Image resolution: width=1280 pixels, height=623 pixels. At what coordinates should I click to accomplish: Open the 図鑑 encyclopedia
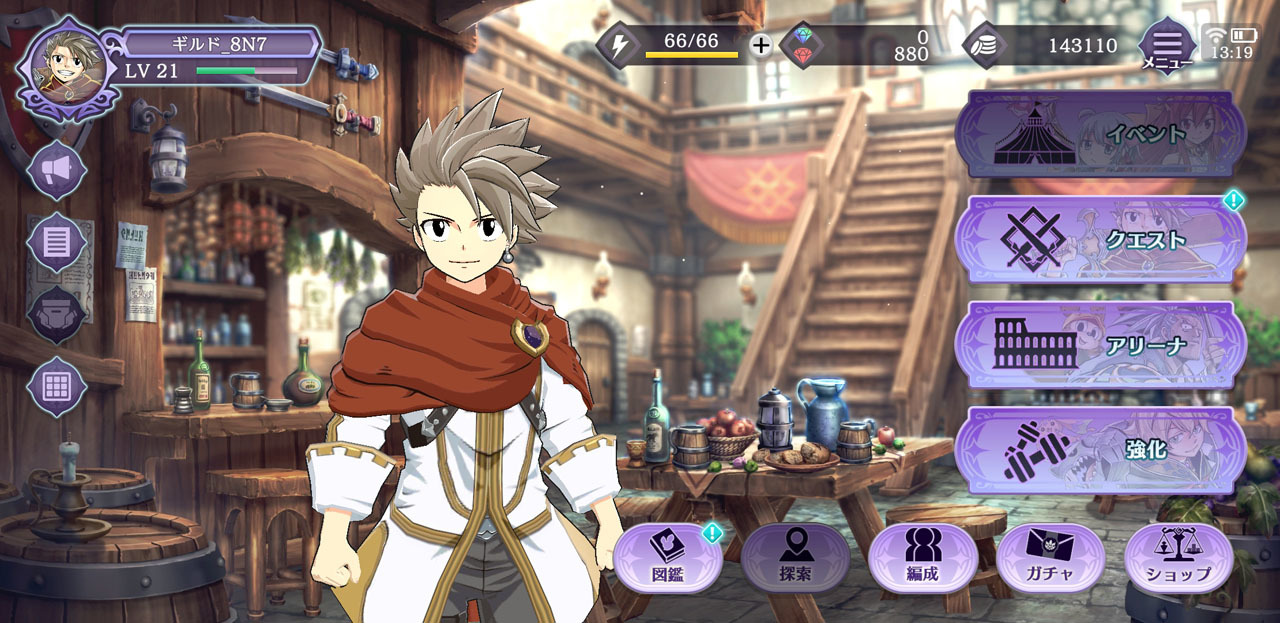(x=667, y=558)
